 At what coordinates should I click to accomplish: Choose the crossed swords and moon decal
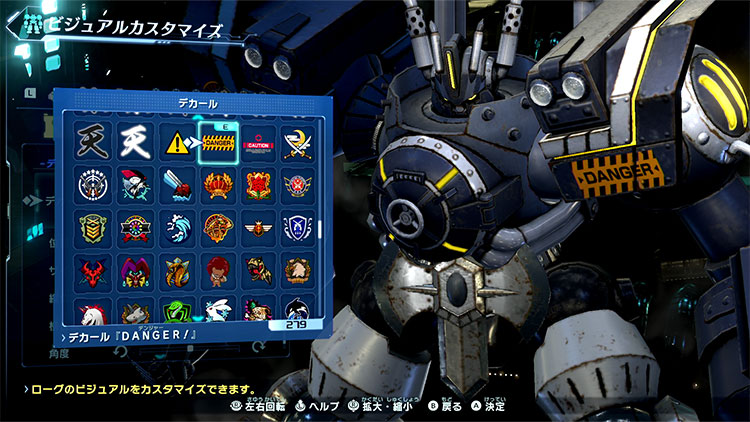[x=298, y=144]
